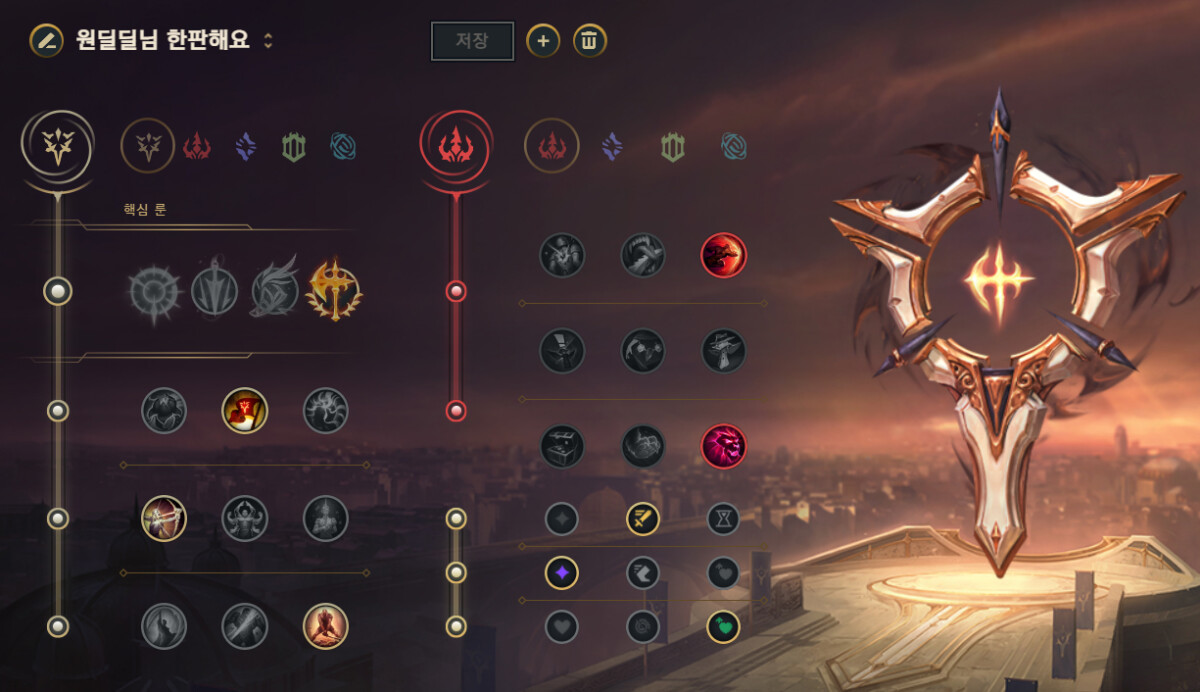Choose the Press the Attack keystone
1200x692 pixels.
[154, 292]
